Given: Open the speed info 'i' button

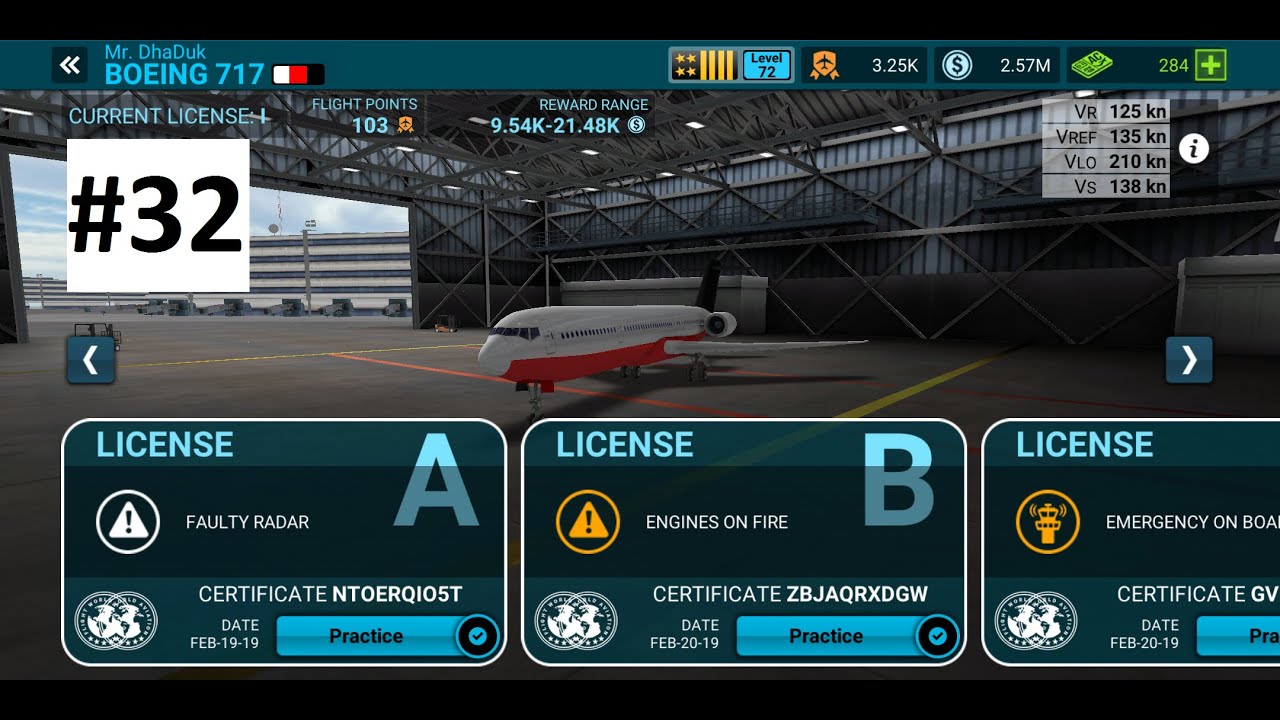Looking at the screenshot, I should point(1194,149).
